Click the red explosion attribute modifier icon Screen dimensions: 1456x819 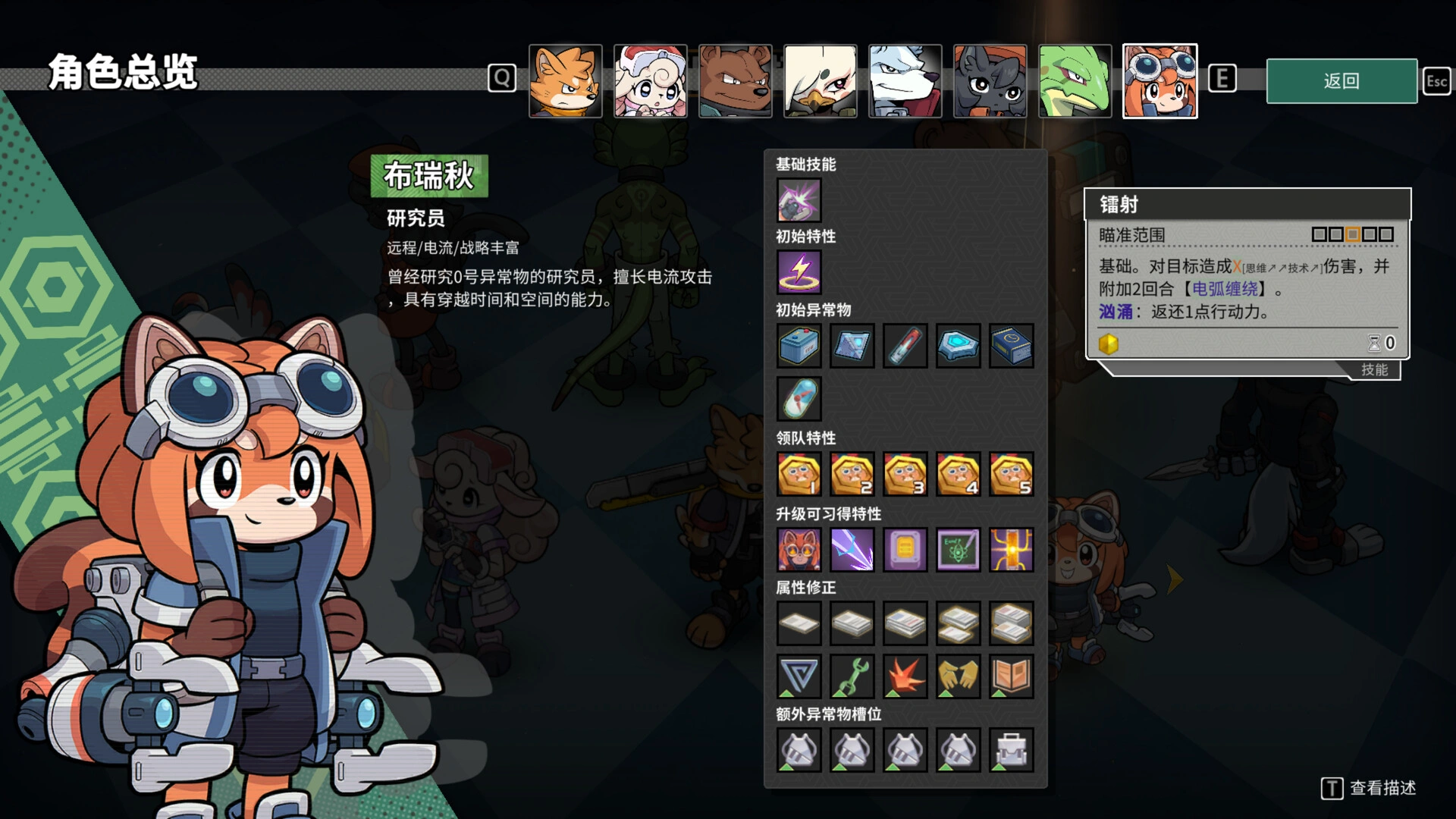(x=905, y=676)
